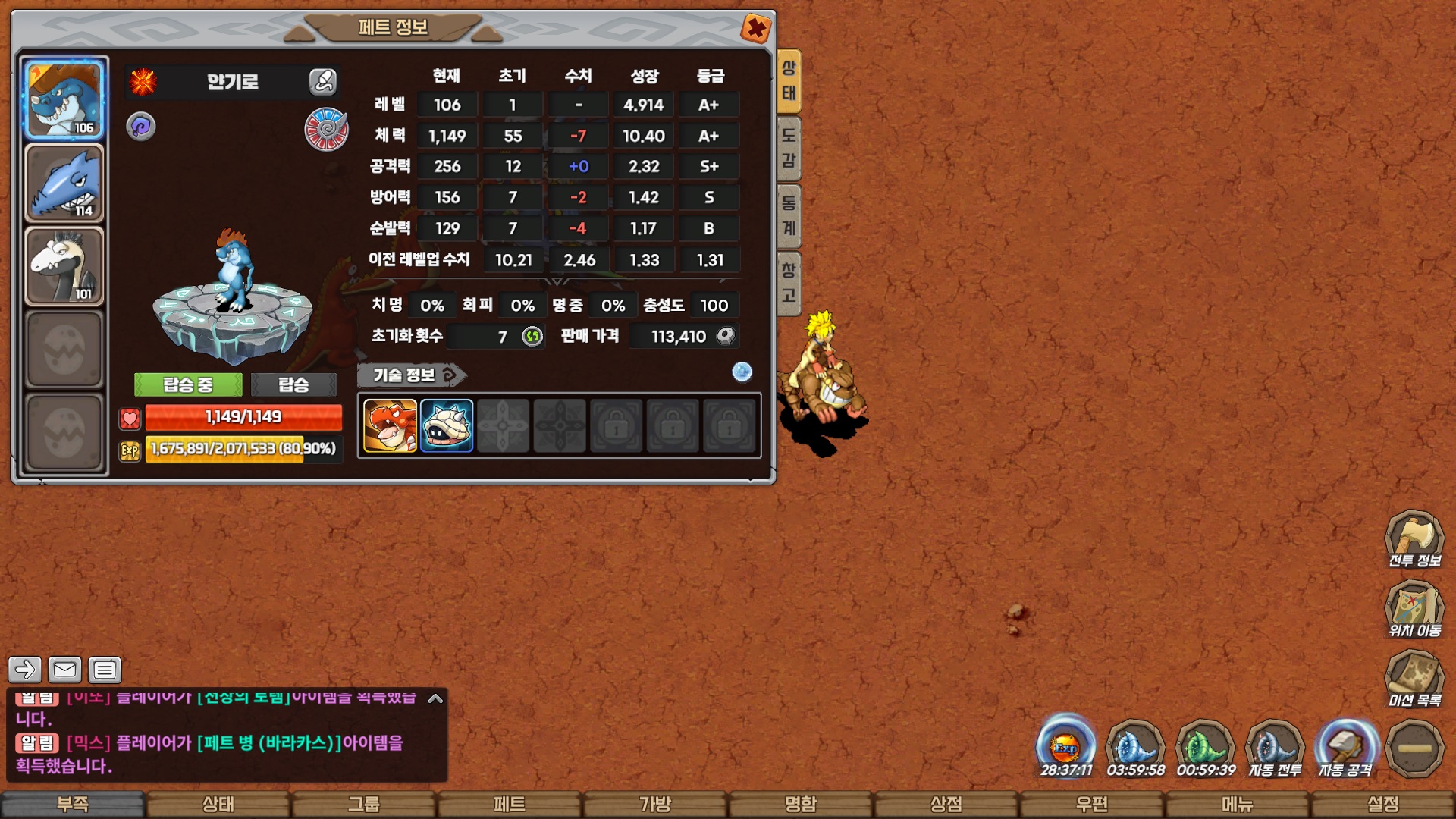Viewport: 1456px width, 819px height.
Task: Switch to the 창고 side tab
Action: click(x=789, y=283)
